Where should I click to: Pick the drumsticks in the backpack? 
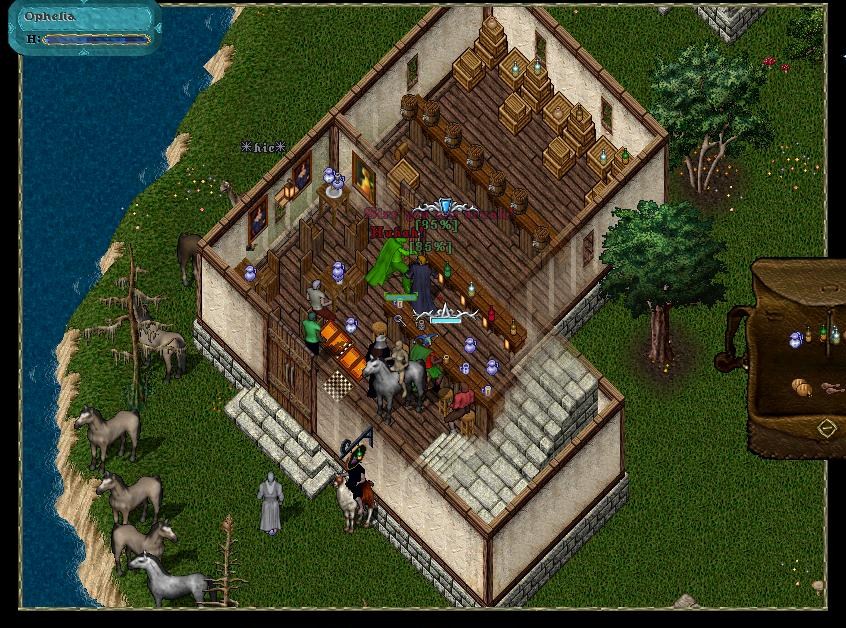coord(832,388)
